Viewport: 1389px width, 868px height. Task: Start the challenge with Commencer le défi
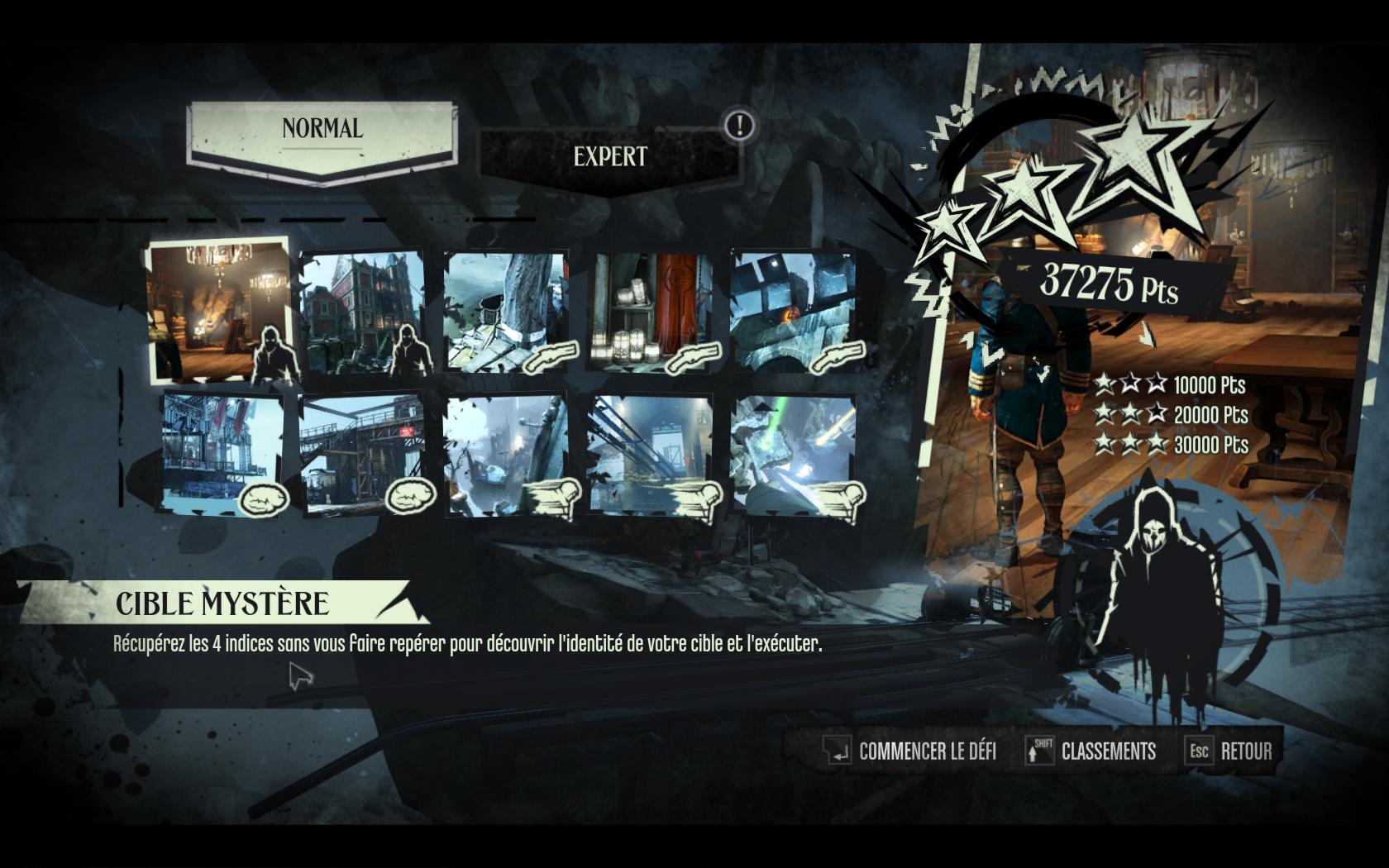click(x=910, y=751)
